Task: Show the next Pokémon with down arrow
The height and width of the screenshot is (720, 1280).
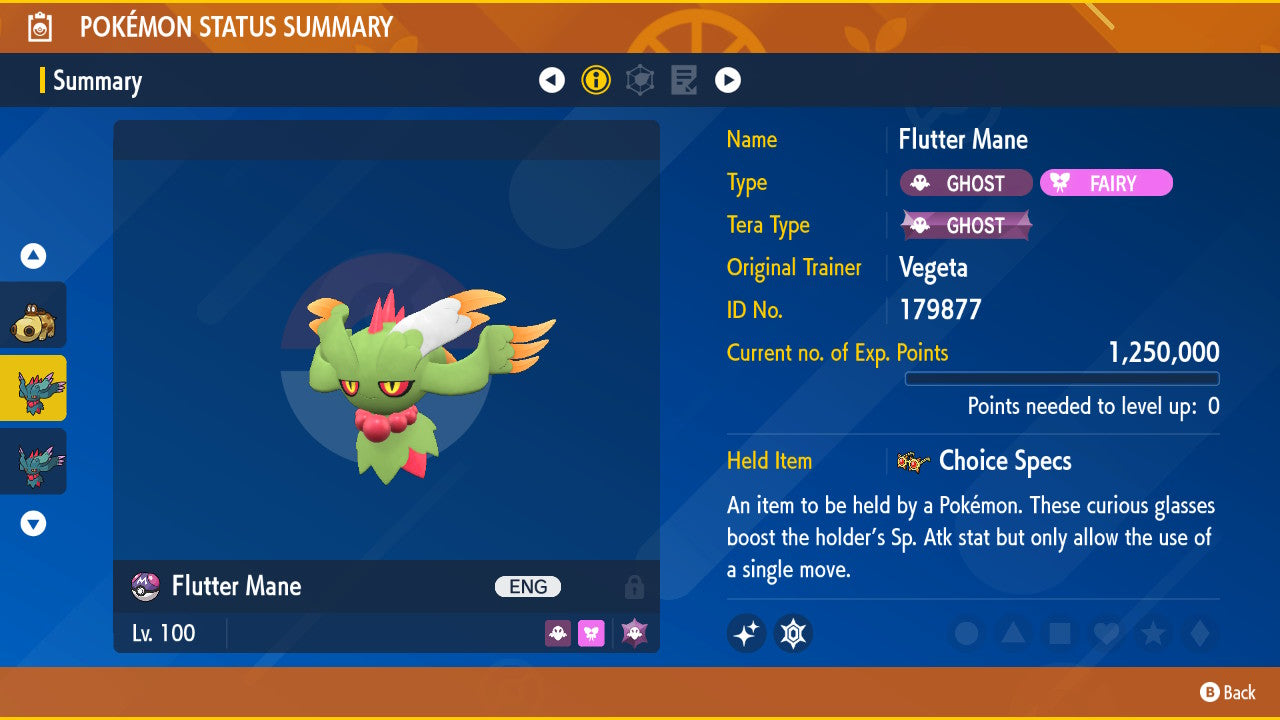Action: click(x=34, y=523)
